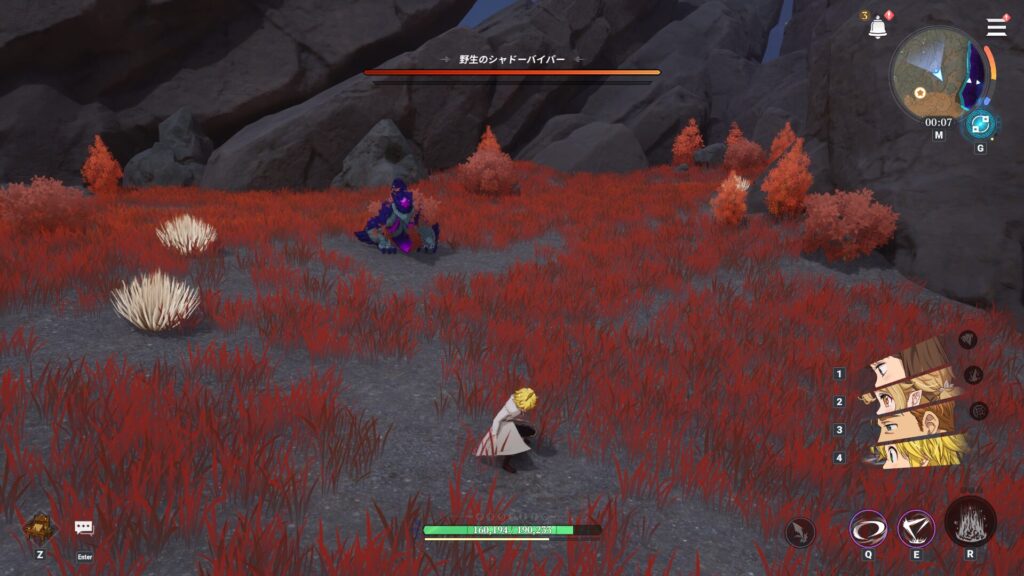Use the swirling ring skill
Image resolution: width=1024 pixels, height=576 pixels.
pos(865,527)
